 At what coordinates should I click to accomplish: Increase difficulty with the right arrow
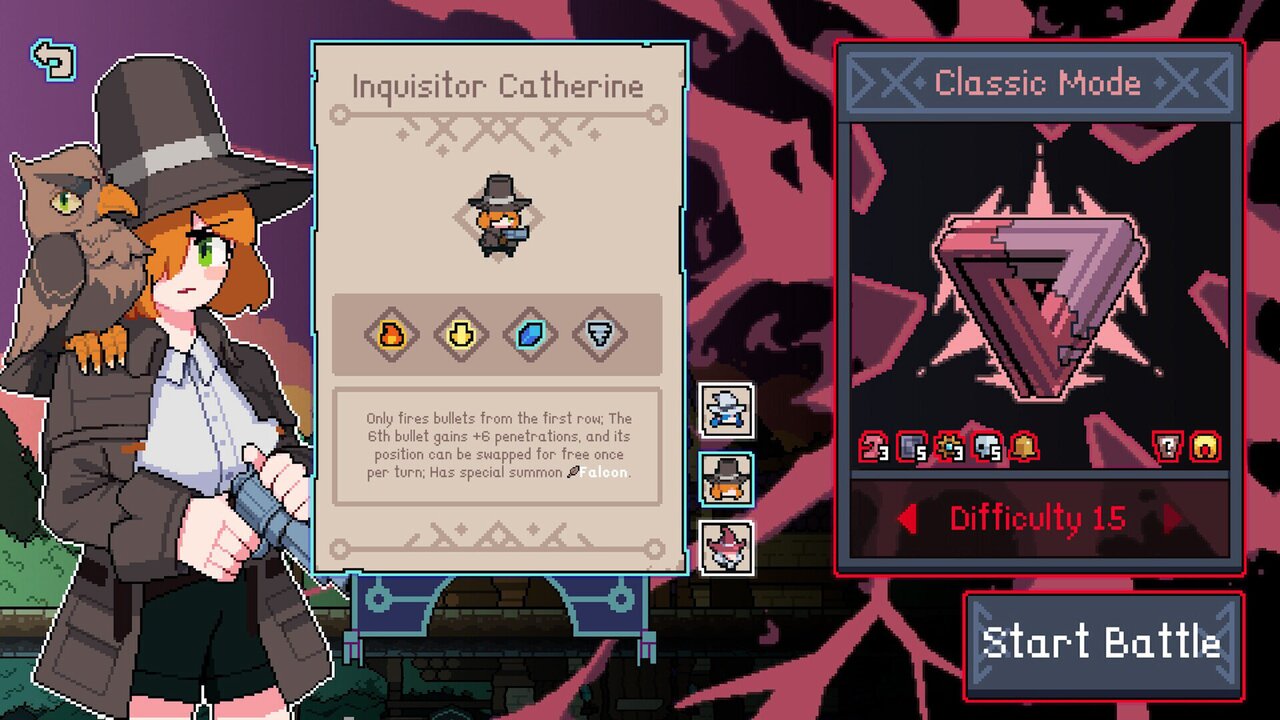click(1173, 519)
